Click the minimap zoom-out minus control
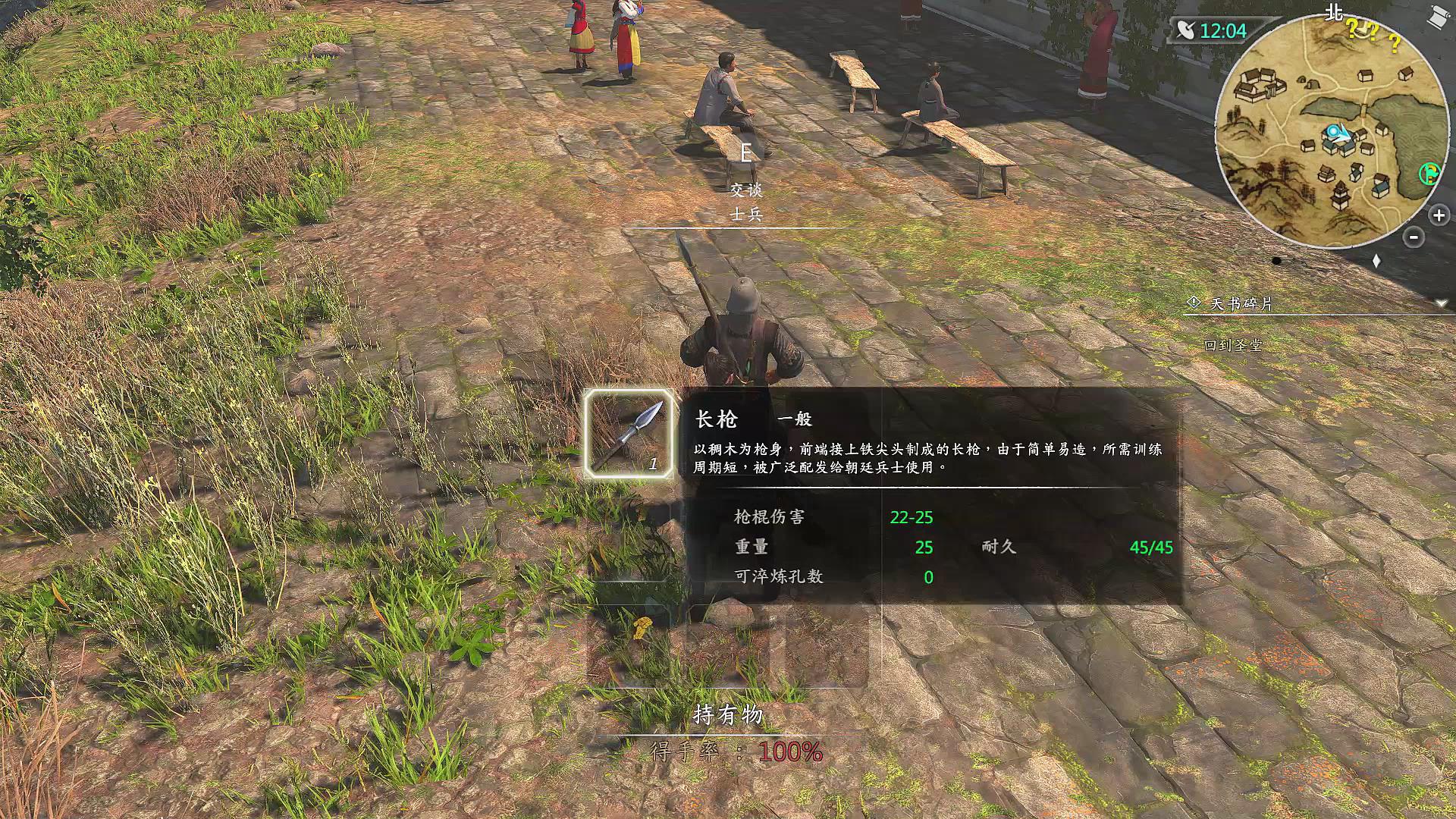1456x819 pixels. tap(1412, 236)
